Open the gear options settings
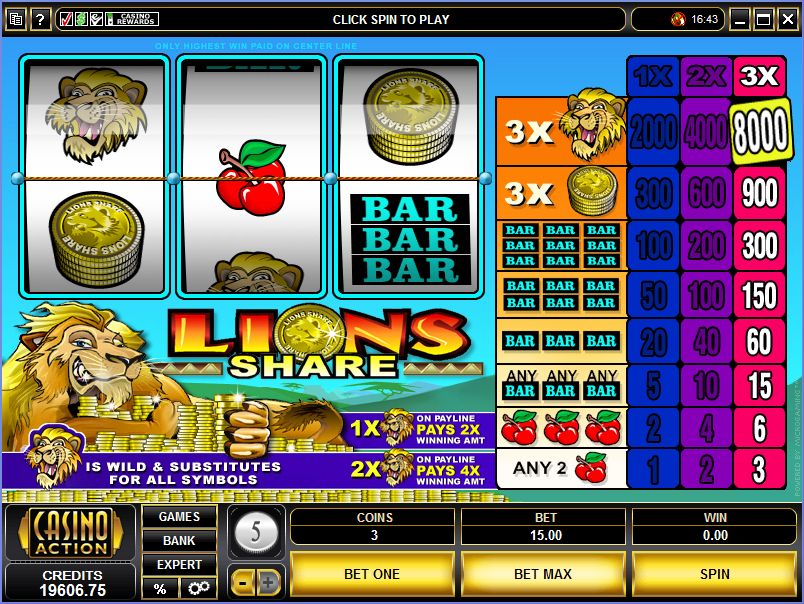Screen dimensions: 804x604 click(x=197, y=588)
